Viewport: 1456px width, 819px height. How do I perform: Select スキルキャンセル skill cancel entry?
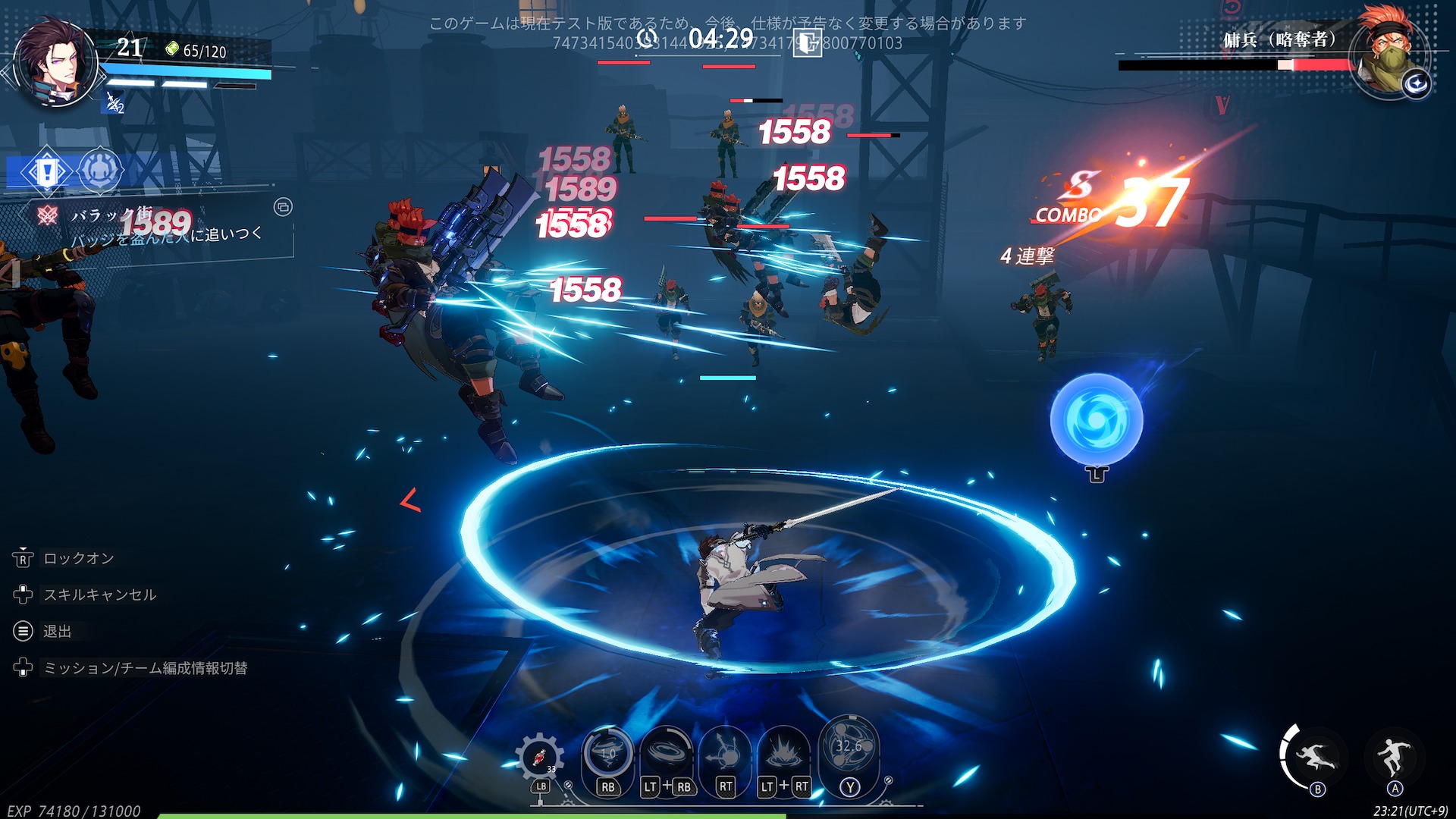[99, 595]
